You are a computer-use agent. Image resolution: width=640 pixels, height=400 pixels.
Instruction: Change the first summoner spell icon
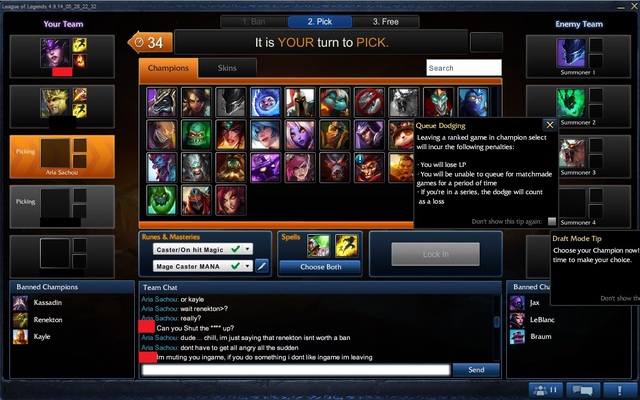pyautogui.click(x=319, y=245)
